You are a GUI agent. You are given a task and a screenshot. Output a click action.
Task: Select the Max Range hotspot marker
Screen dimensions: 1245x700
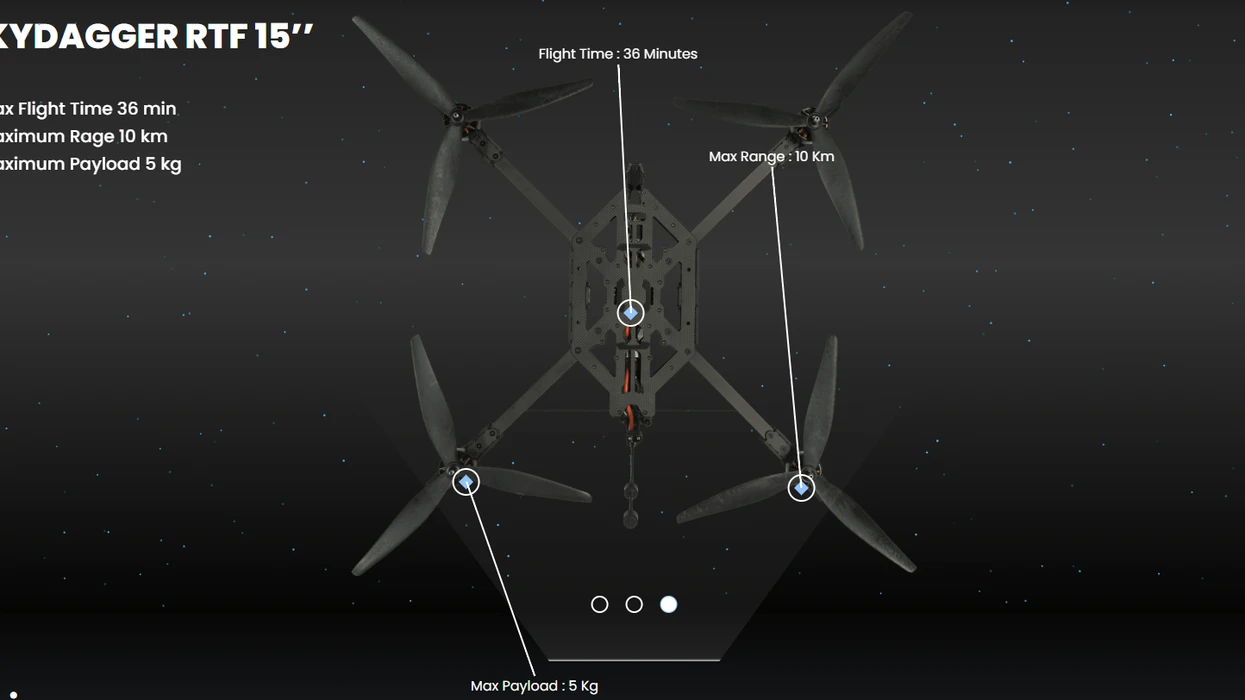click(801, 488)
